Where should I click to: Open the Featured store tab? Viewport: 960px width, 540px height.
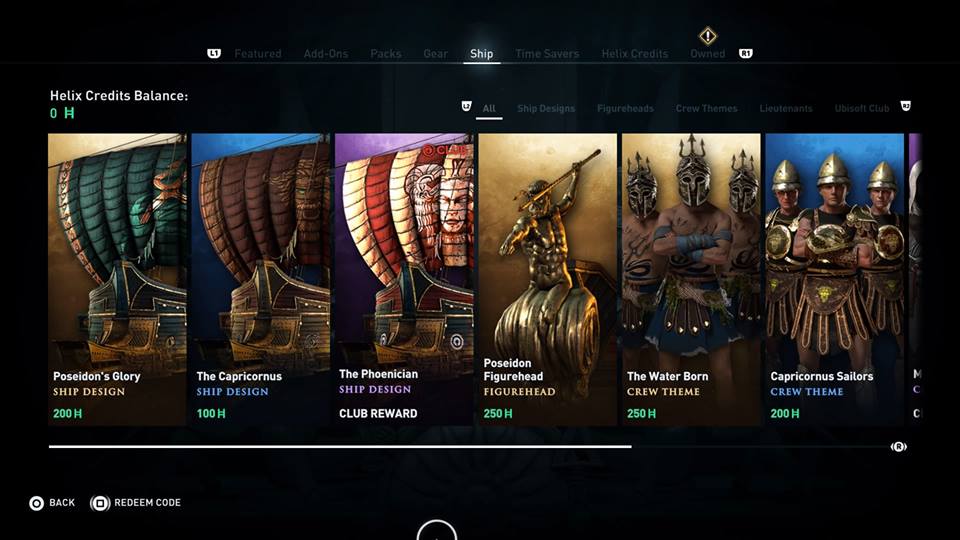(x=258, y=54)
